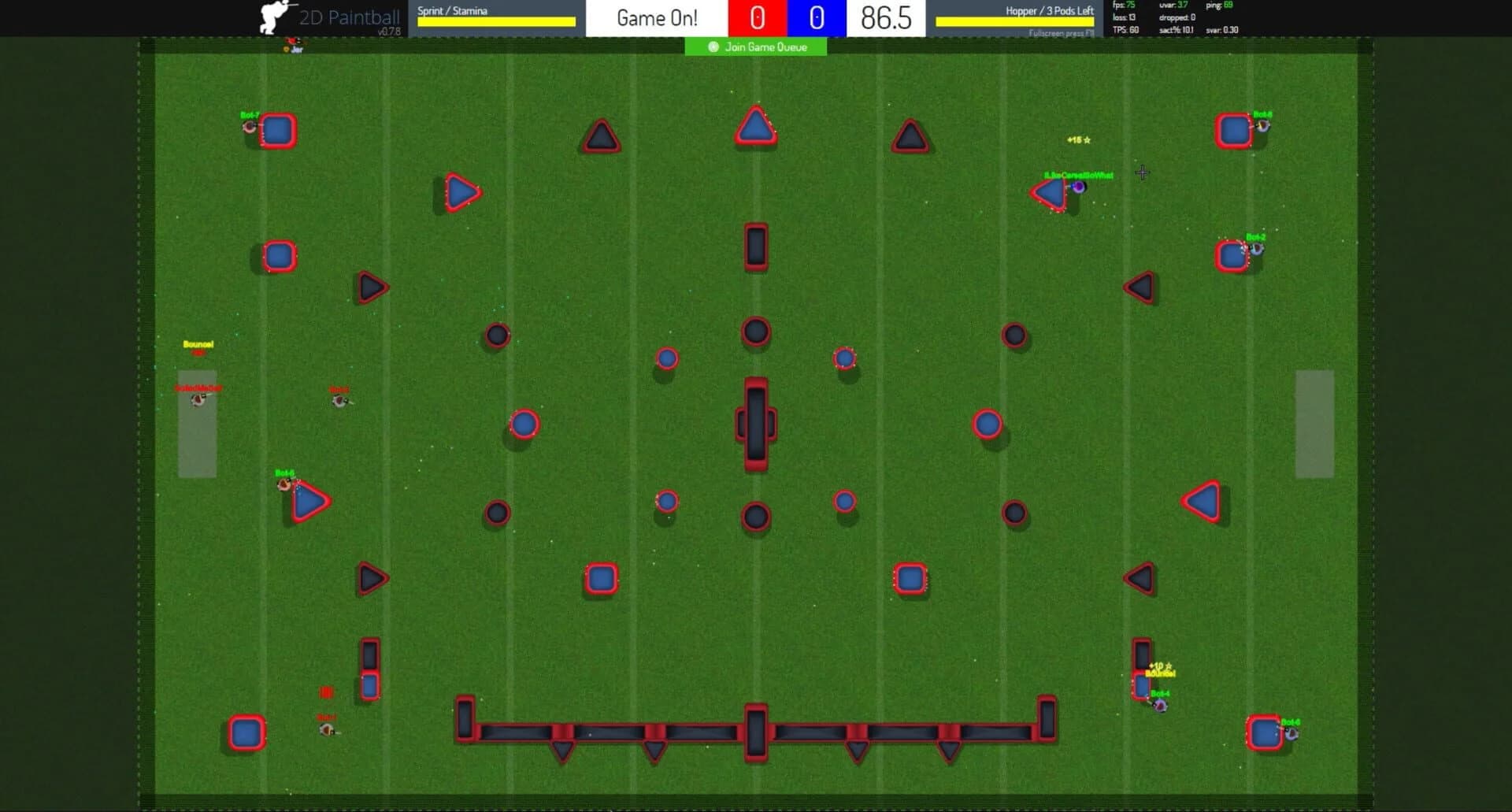Image resolution: width=1512 pixels, height=812 pixels.
Task: Select the Bot-4 player near BoUnSel
Action: (x=1159, y=703)
